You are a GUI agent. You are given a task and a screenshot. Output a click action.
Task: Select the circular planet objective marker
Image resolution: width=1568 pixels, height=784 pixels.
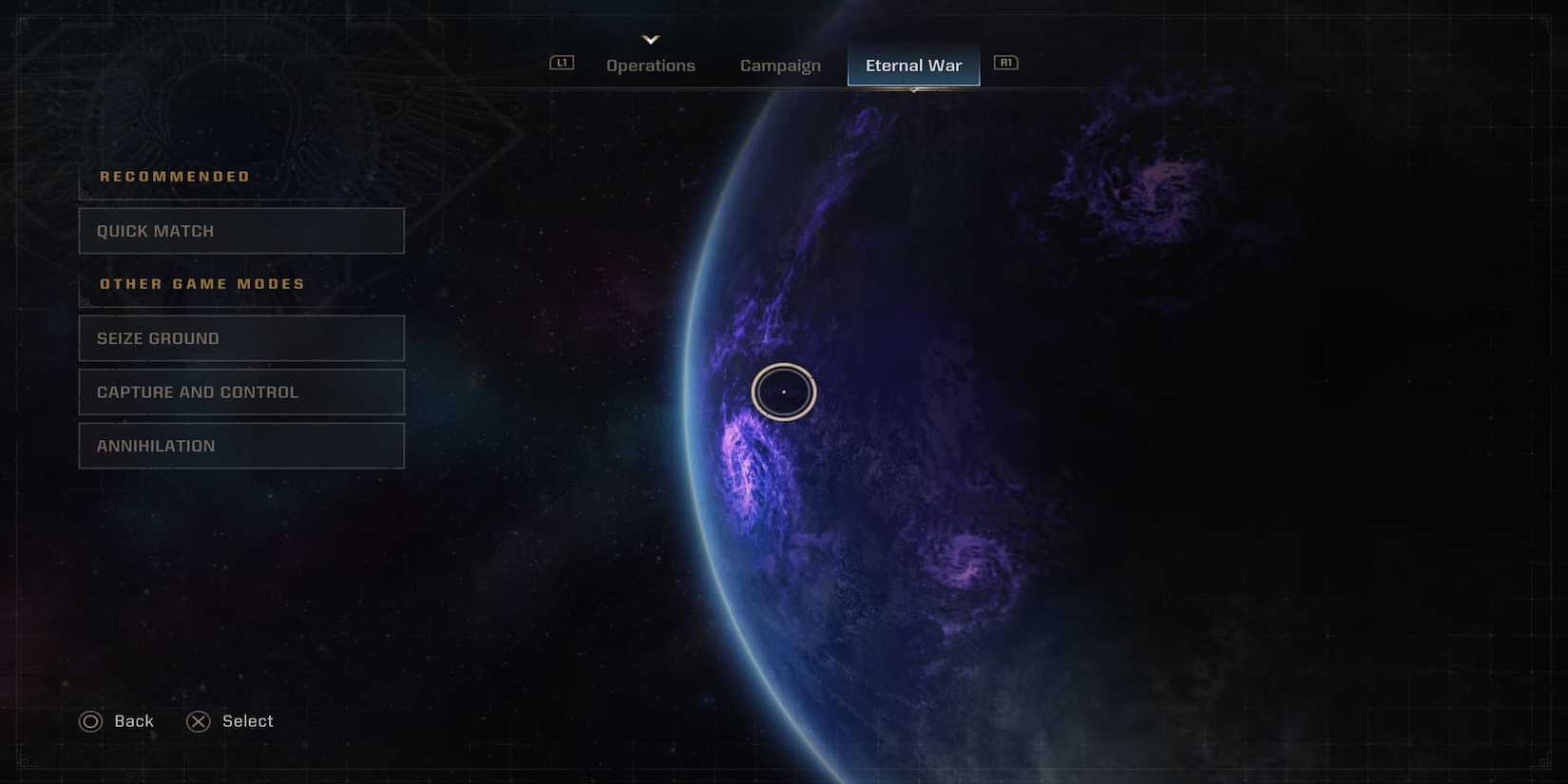pos(783,392)
